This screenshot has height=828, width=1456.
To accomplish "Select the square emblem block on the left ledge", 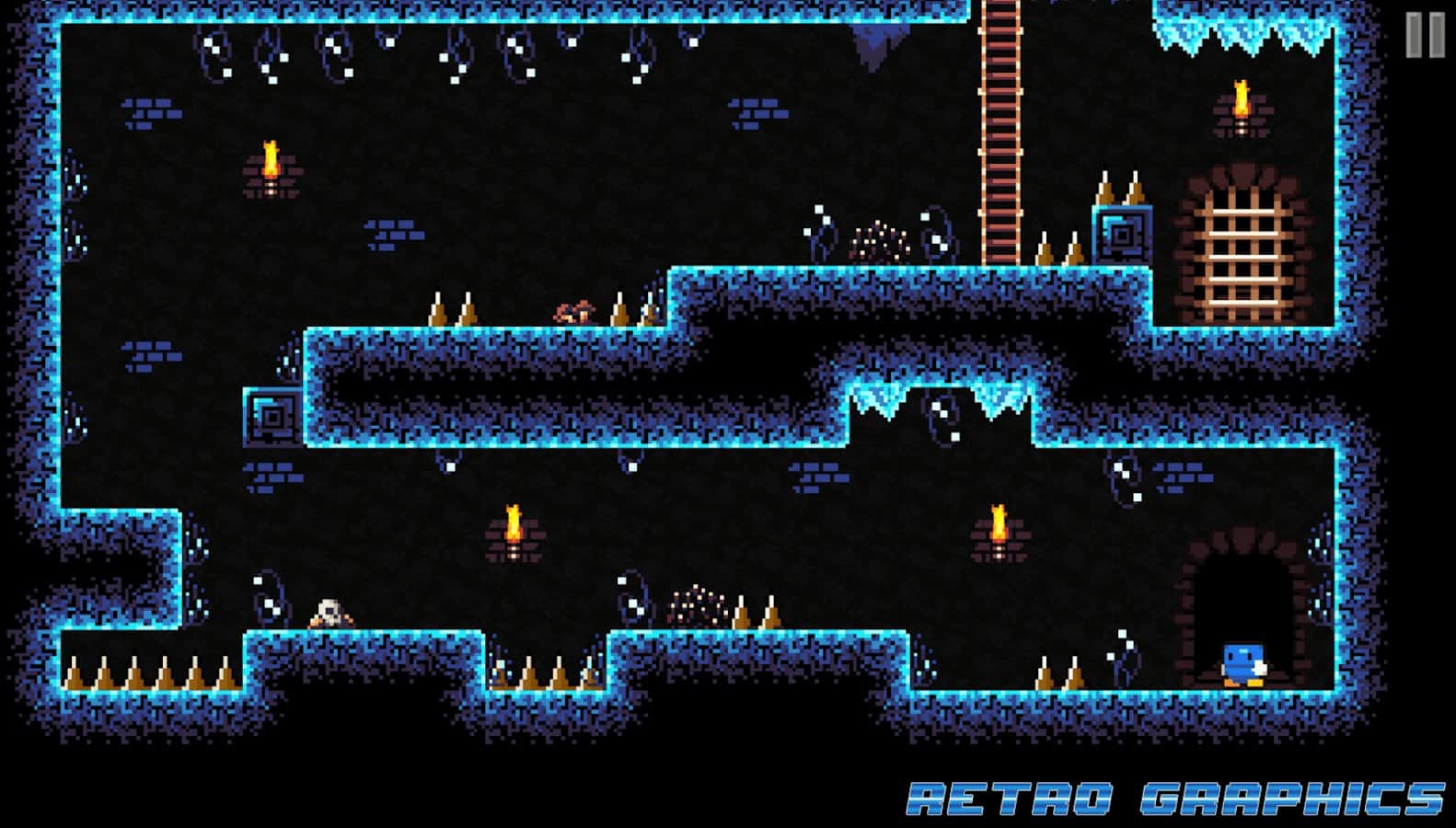I will pos(272,416).
